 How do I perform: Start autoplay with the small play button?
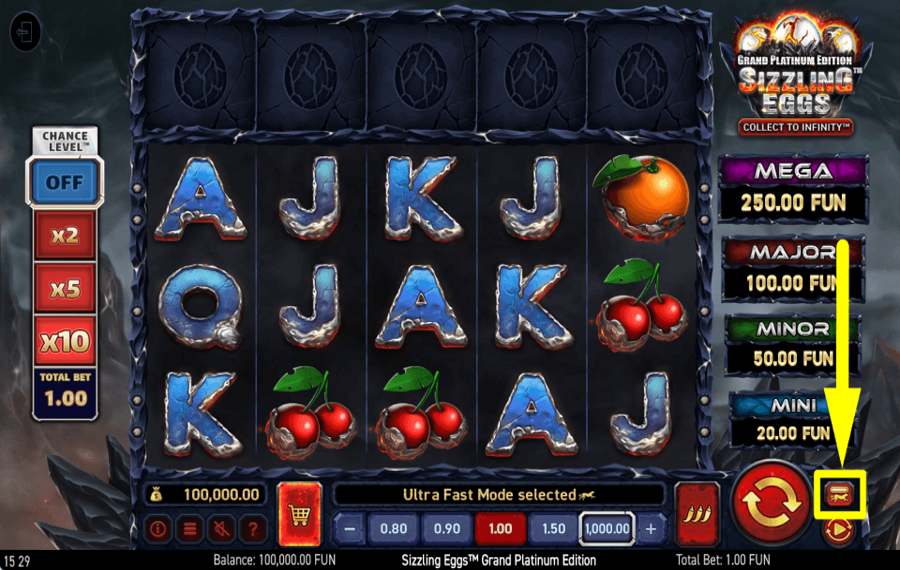point(838,529)
